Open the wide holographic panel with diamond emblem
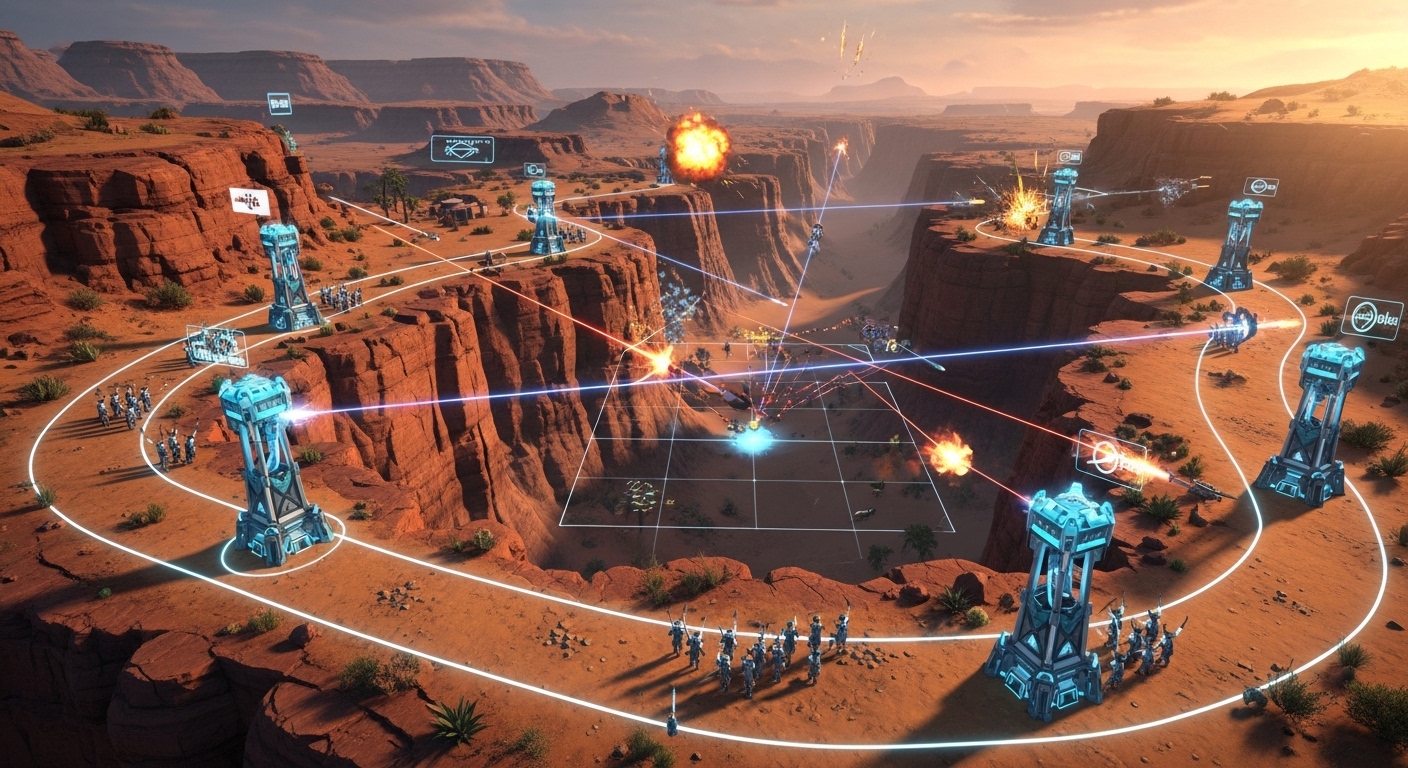Screen dimensions: 1408x768 coord(462,149)
